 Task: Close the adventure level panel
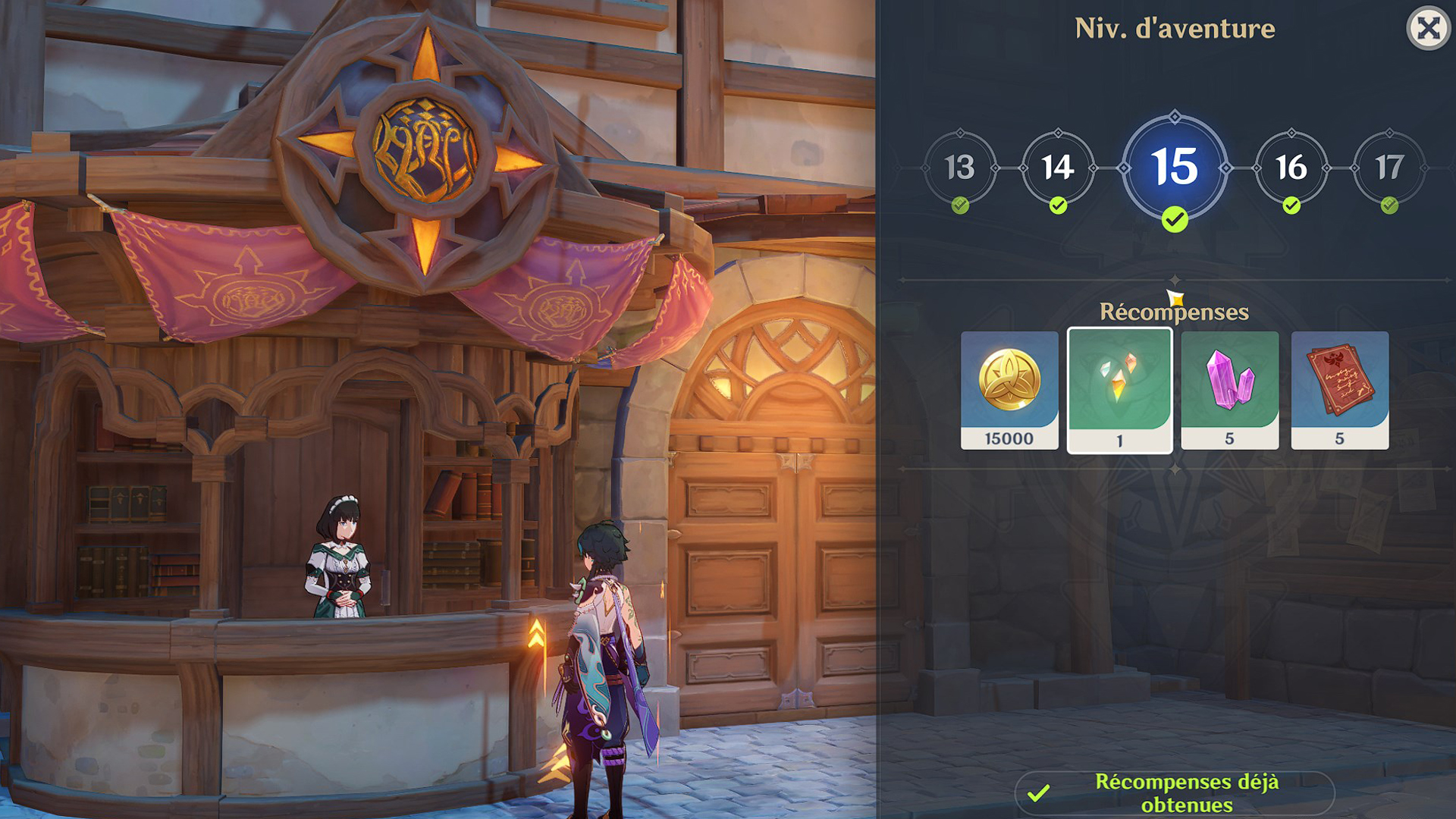[x=1428, y=29]
